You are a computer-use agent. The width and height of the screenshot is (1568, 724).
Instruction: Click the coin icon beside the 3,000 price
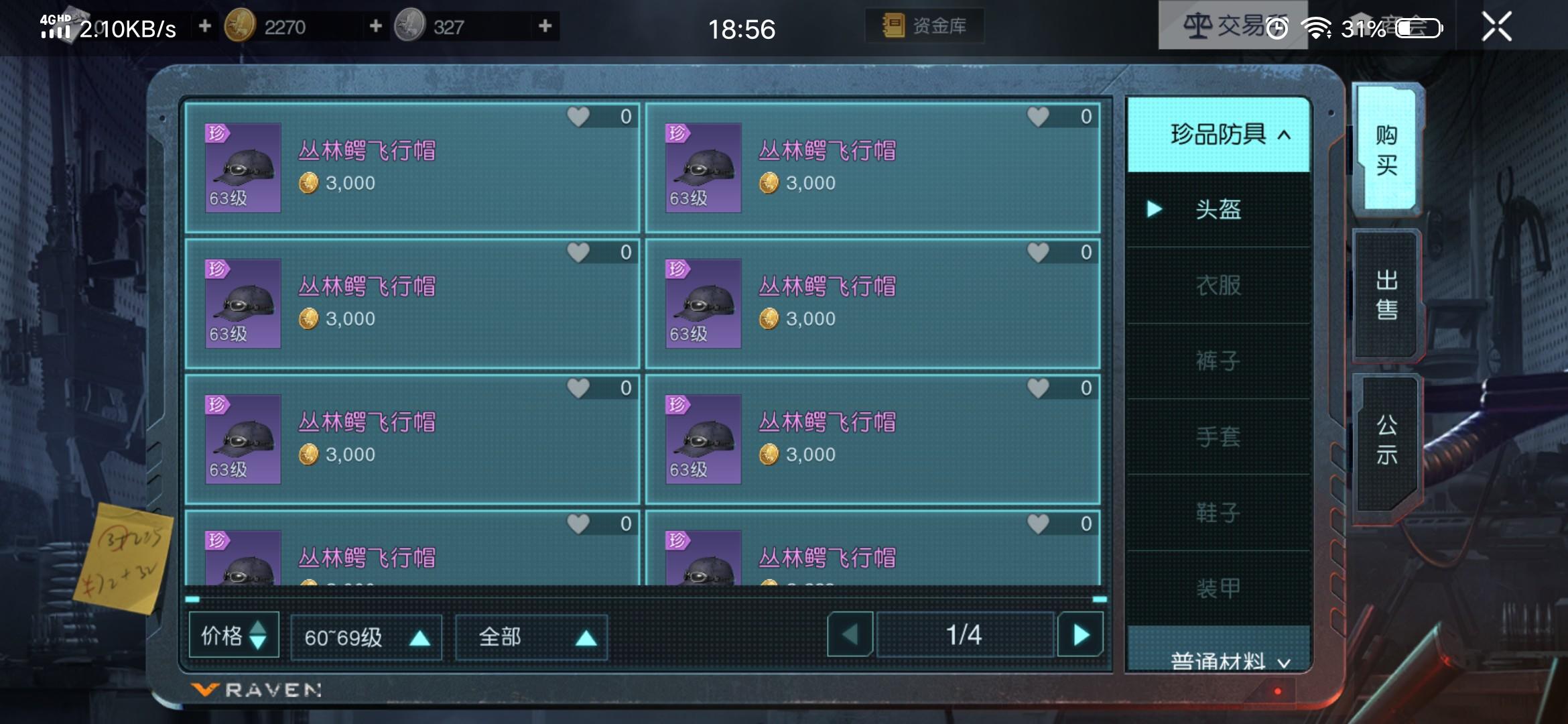(x=310, y=183)
